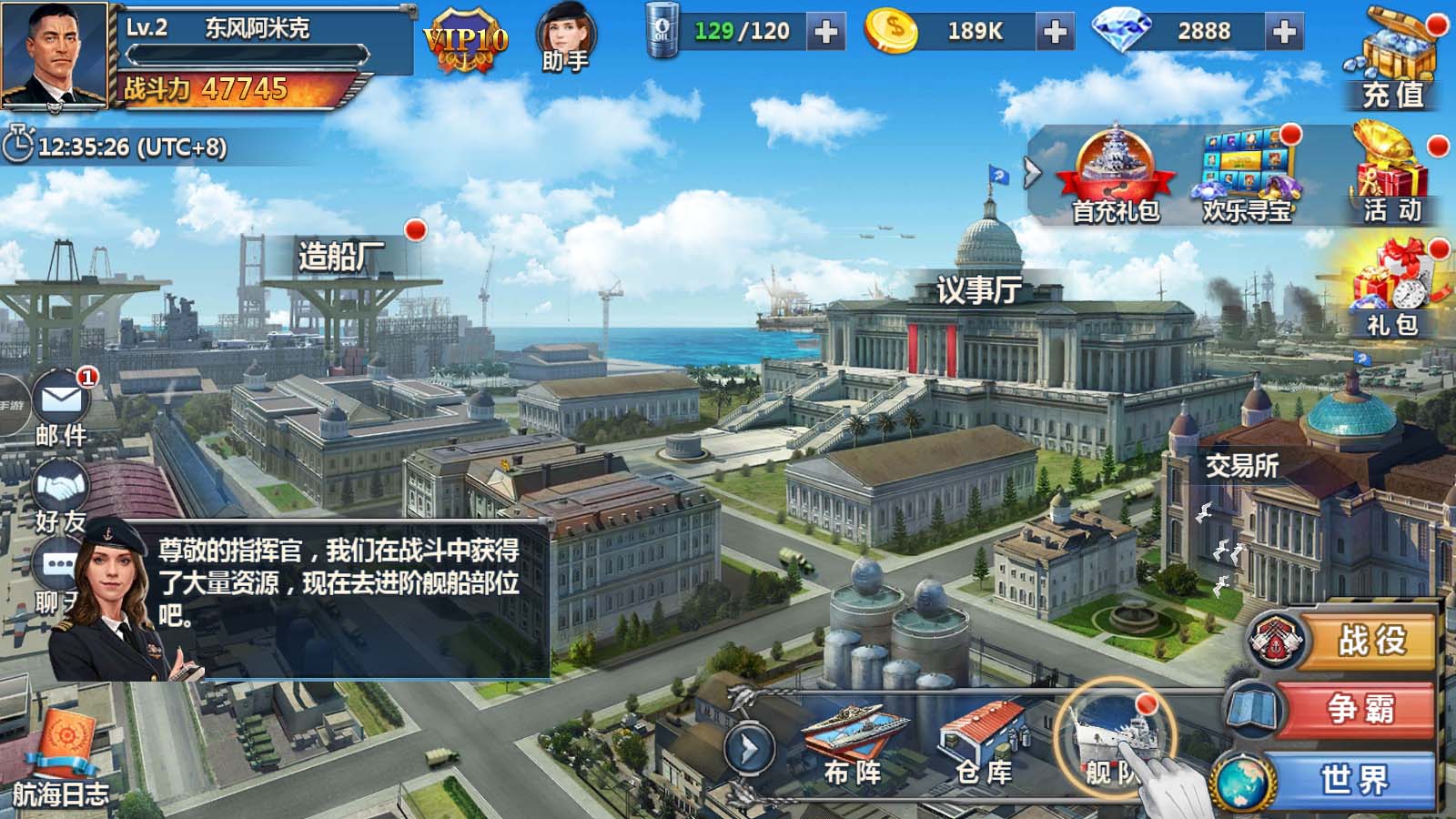
Task: Open the commander portrait profile
Action: pyautogui.click(x=55, y=56)
